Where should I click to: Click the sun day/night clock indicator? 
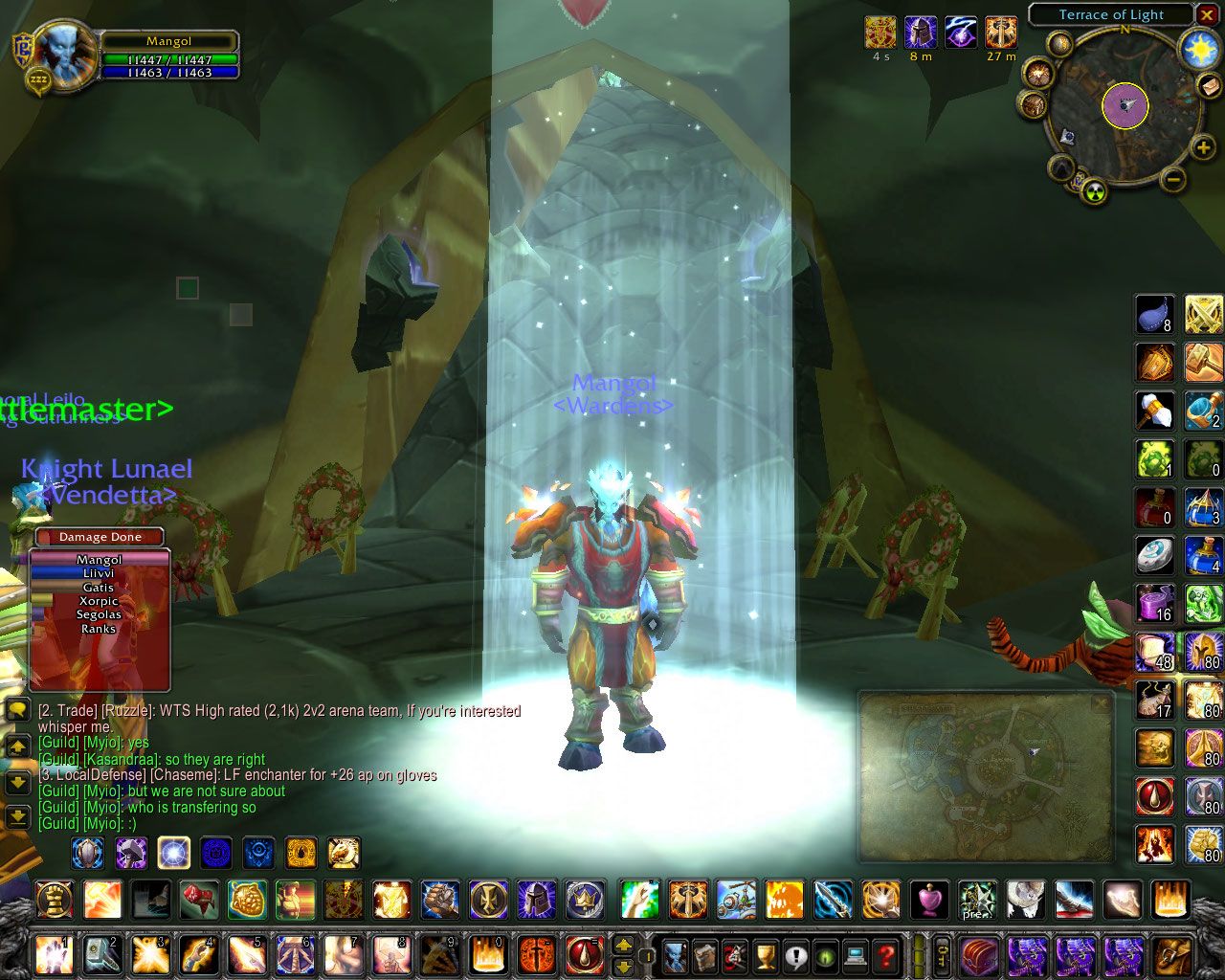(1197, 48)
